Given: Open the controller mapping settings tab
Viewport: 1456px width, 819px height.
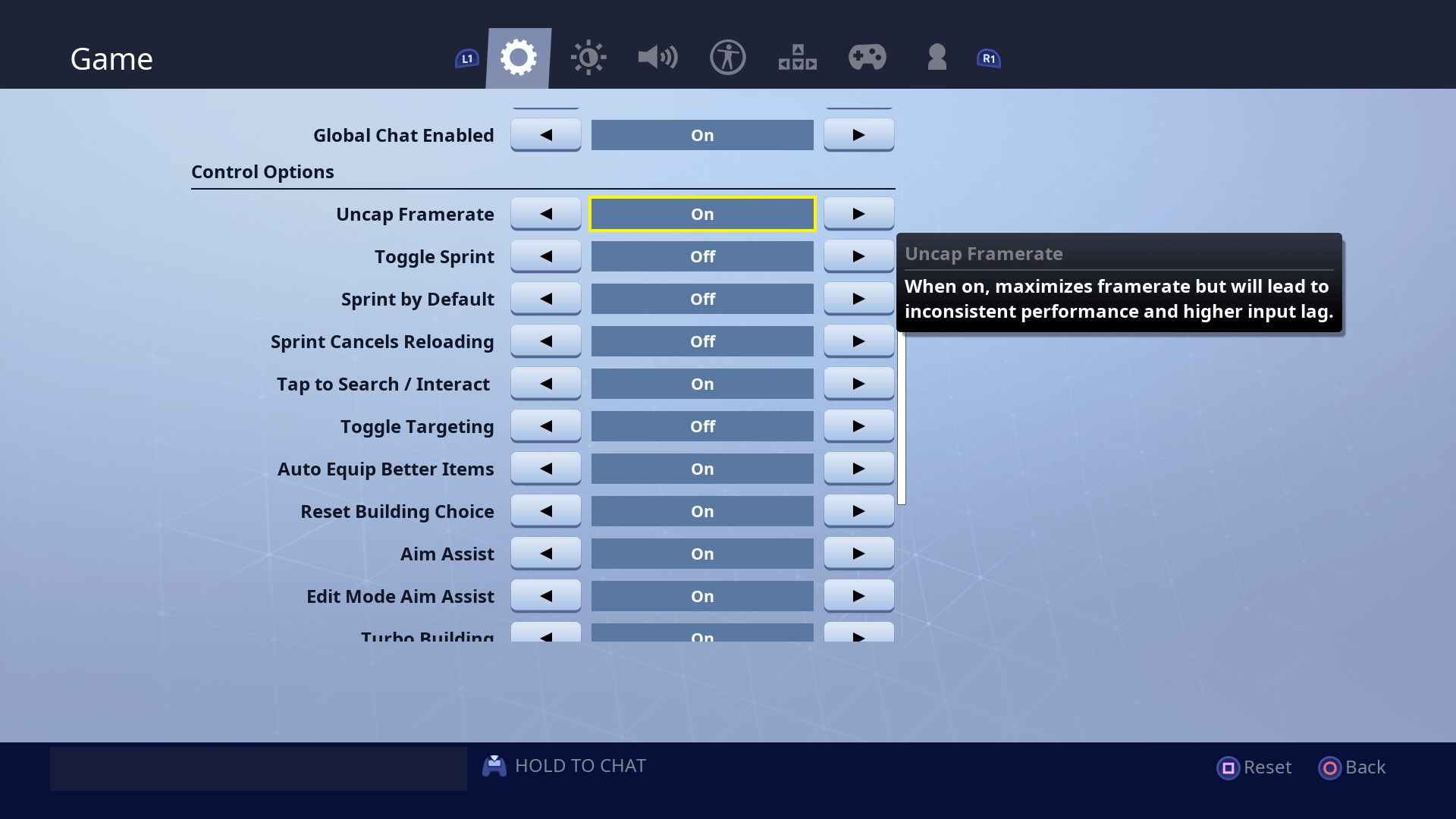Looking at the screenshot, I should pos(797,57).
